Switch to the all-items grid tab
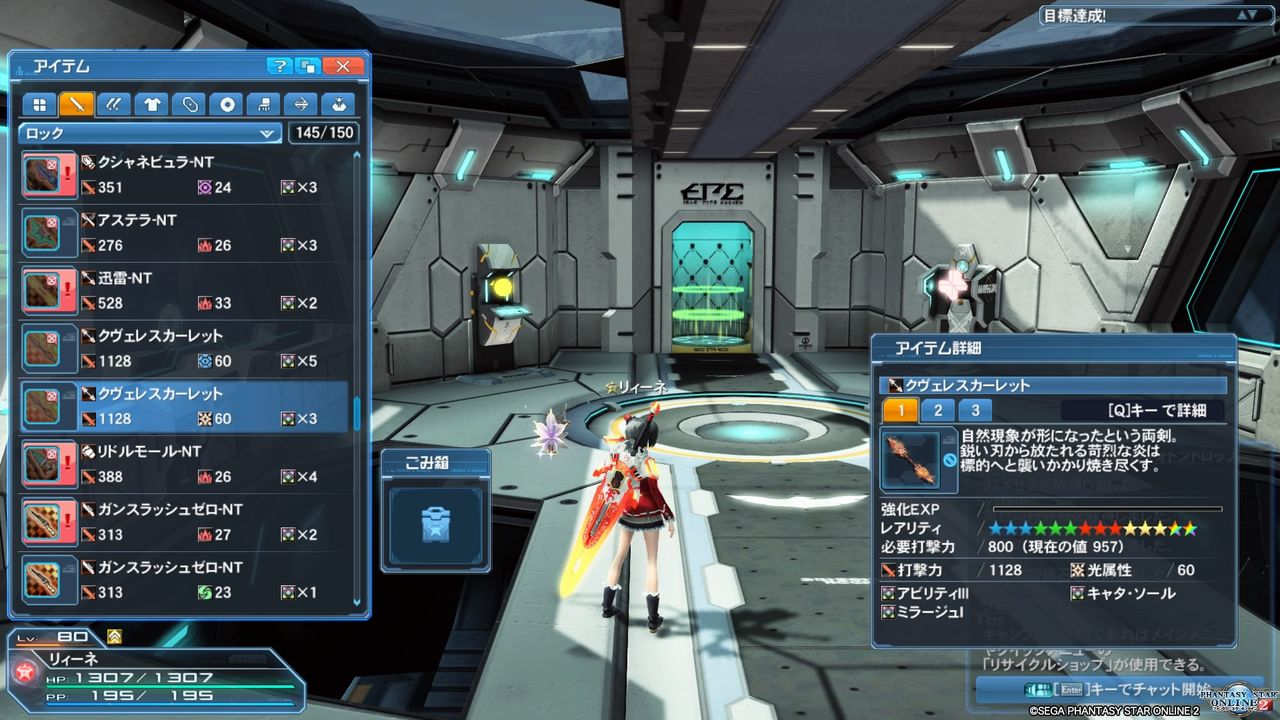This screenshot has height=720, width=1280. (40, 104)
